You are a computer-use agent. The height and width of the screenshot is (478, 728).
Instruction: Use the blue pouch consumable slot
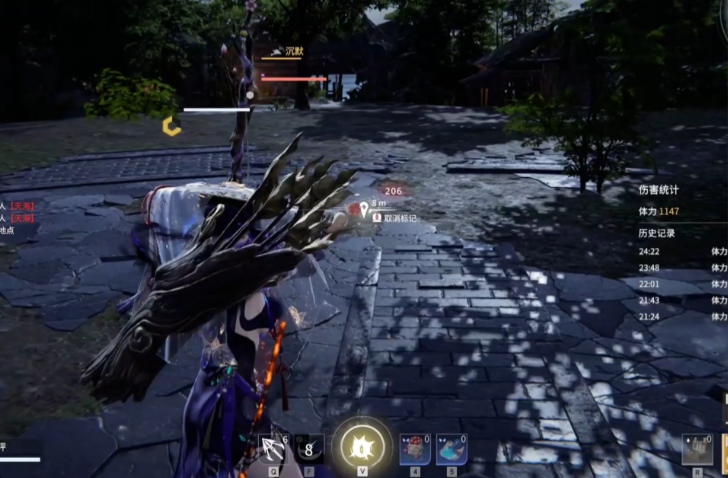tap(451, 448)
